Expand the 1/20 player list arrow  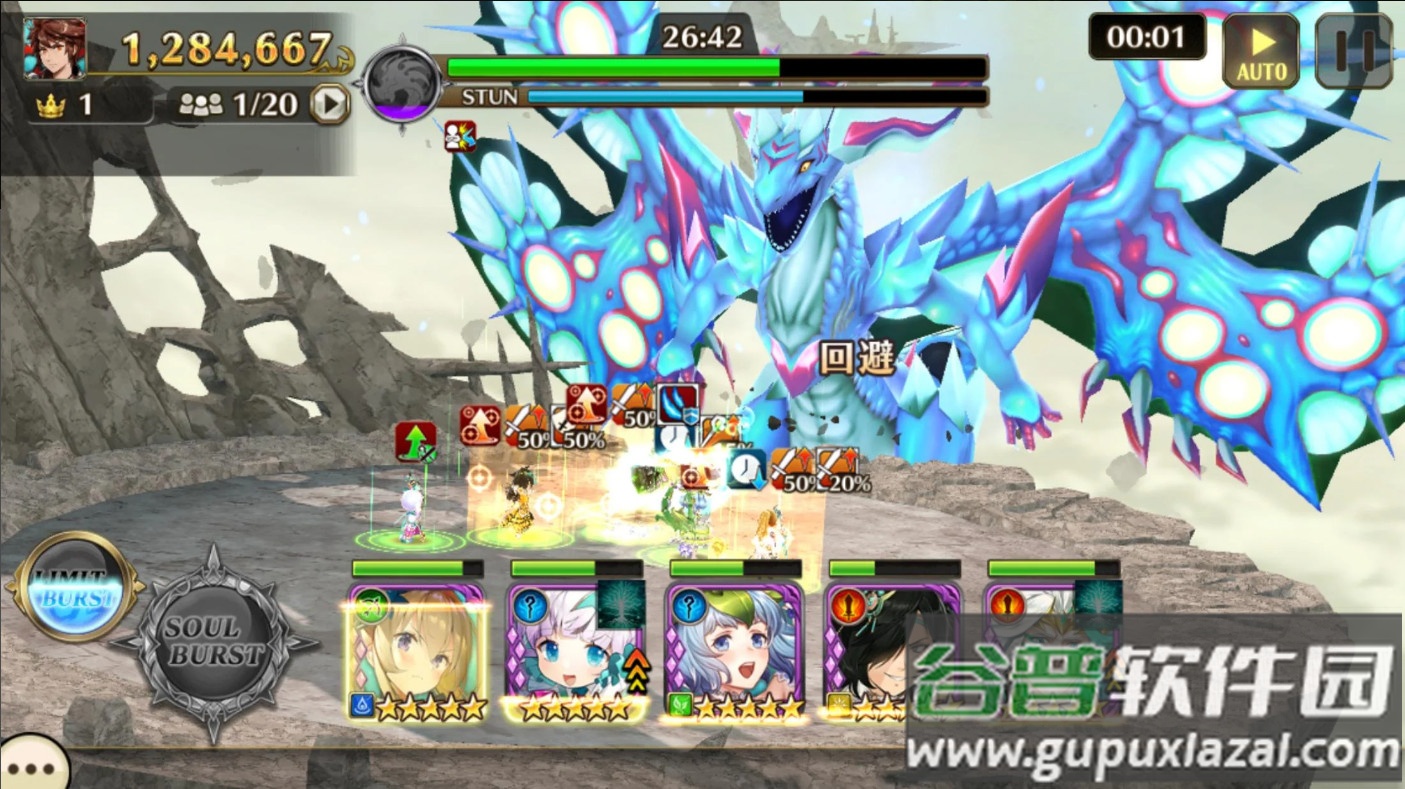[329, 104]
